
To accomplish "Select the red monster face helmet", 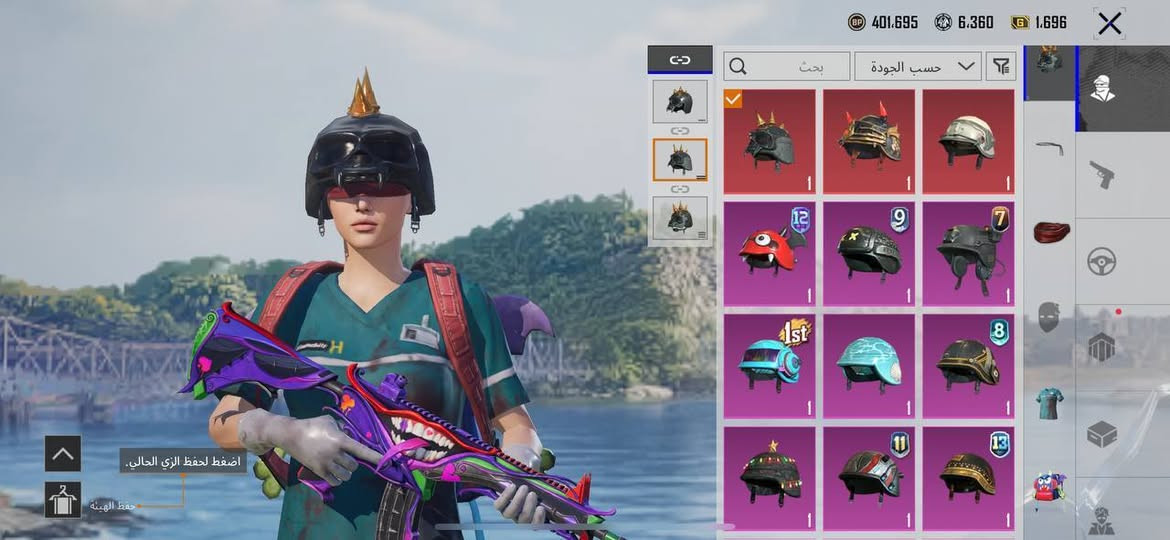I will pos(769,254).
